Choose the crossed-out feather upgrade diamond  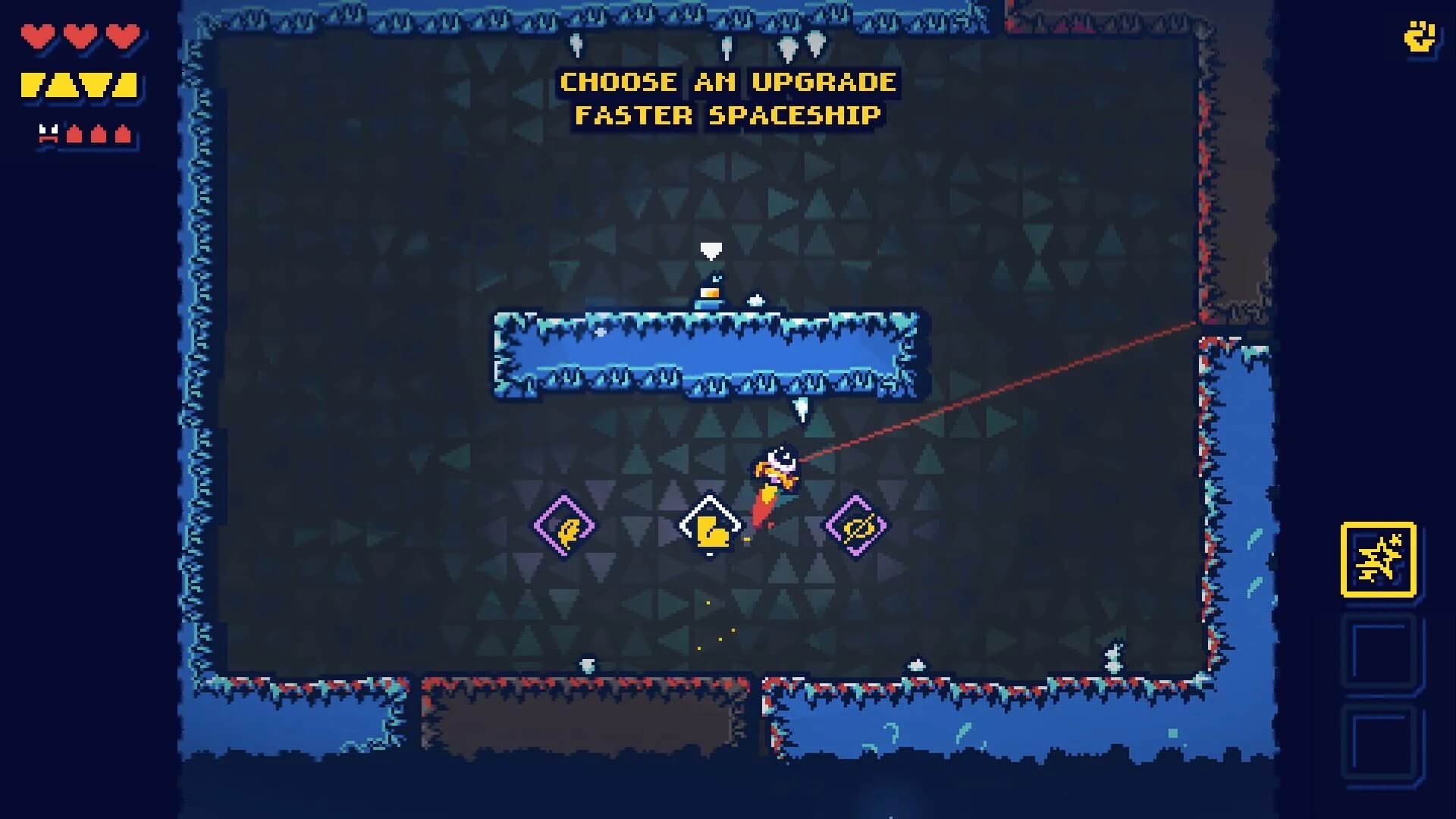854,525
